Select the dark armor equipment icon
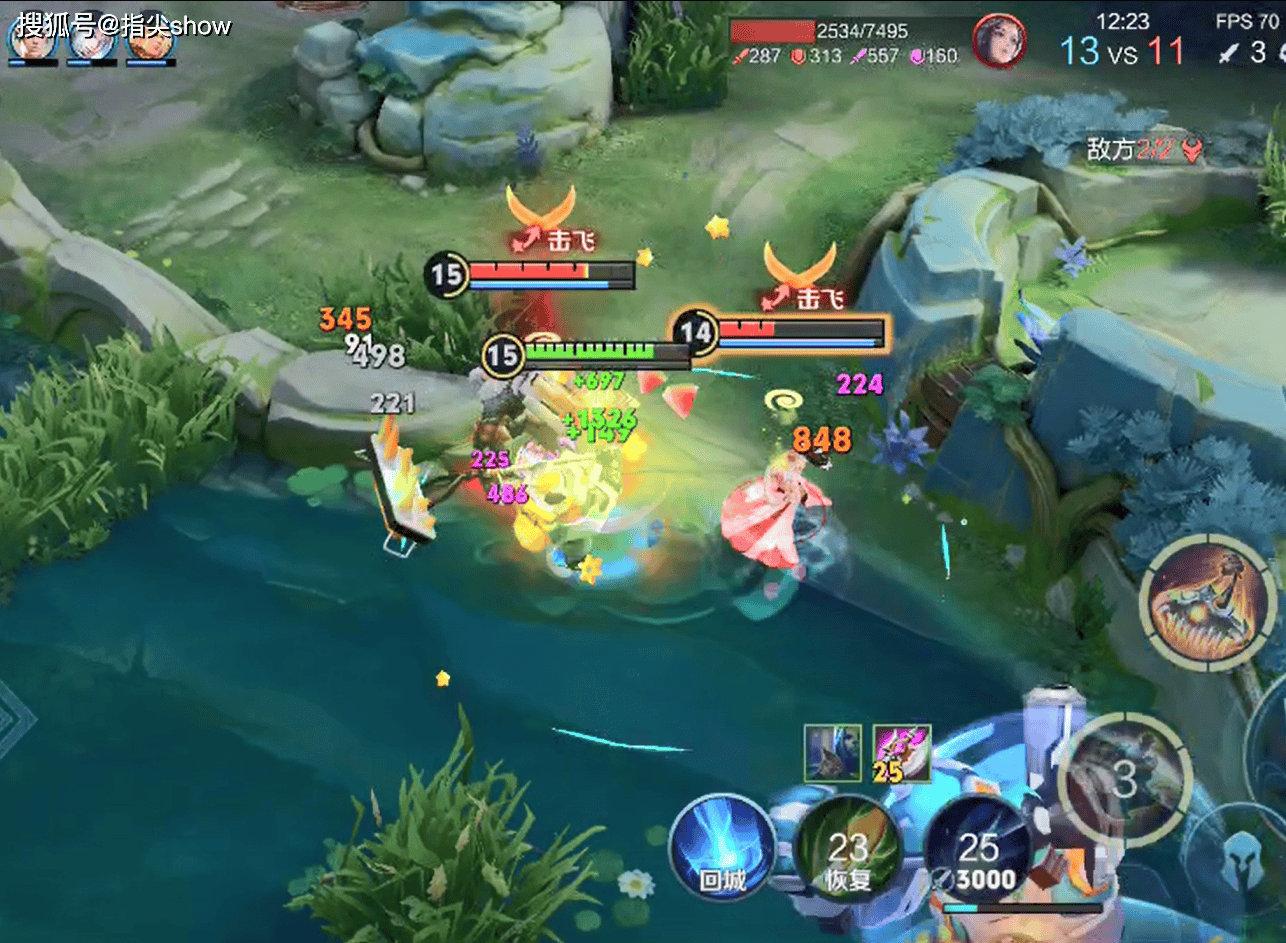The height and width of the screenshot is (943, 1286). (832, 753)
